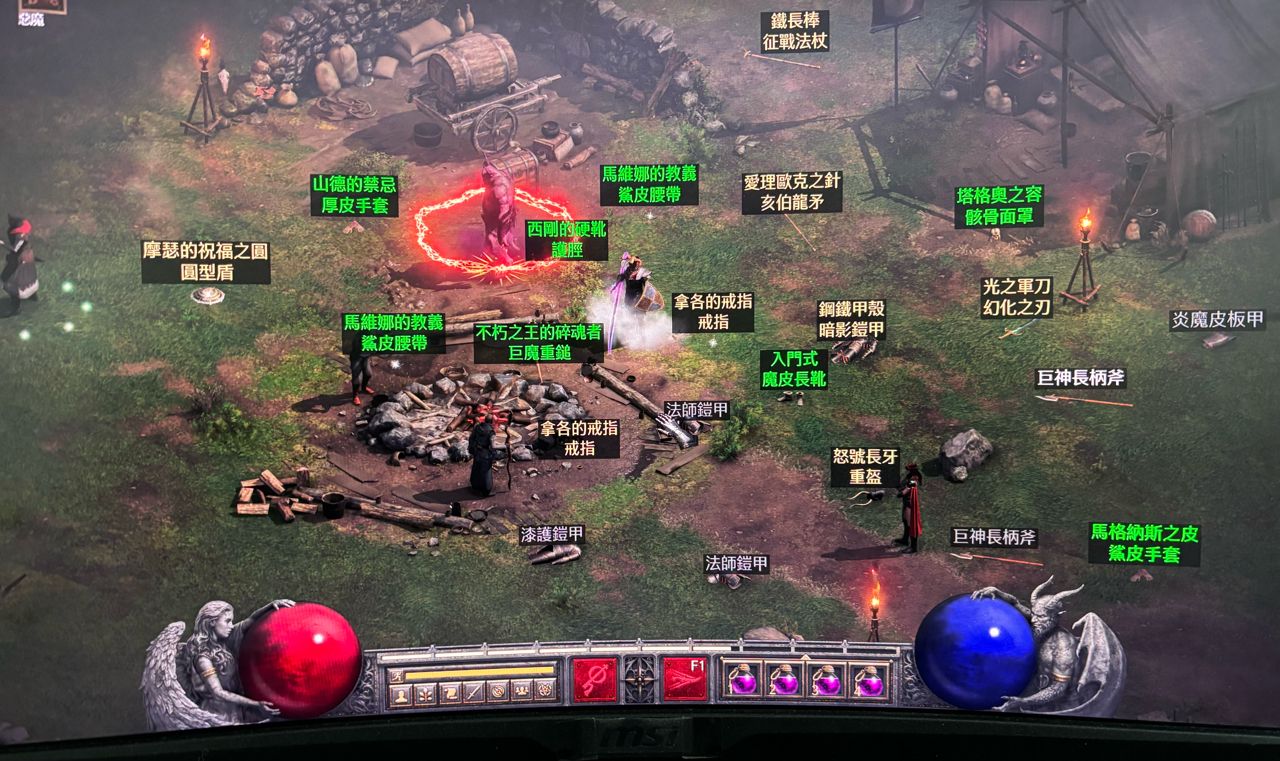Open the character stats screen button
Viewport: 1280px width, 761px height.
click(401, 691)
